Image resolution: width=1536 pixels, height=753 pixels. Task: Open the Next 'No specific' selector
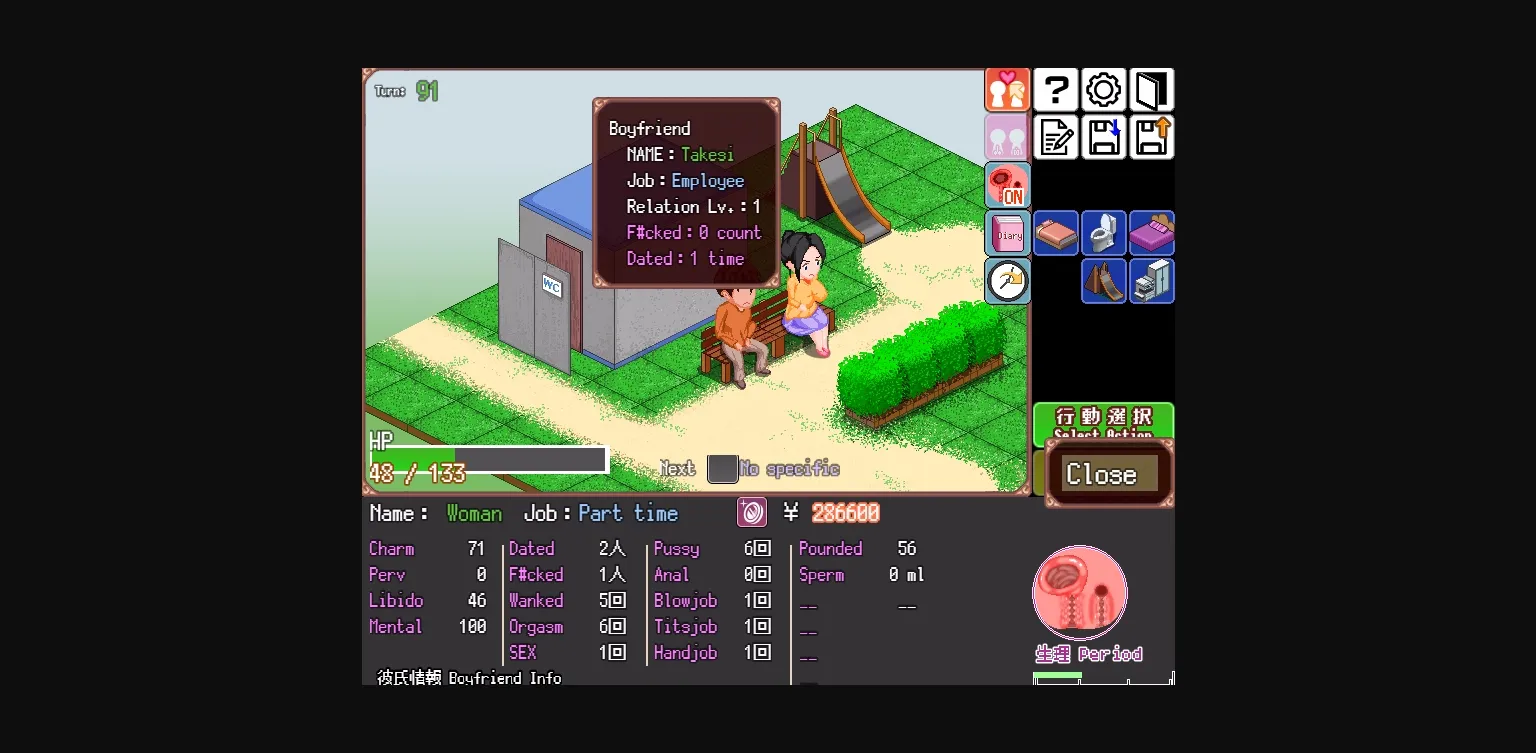pos(722,468)
